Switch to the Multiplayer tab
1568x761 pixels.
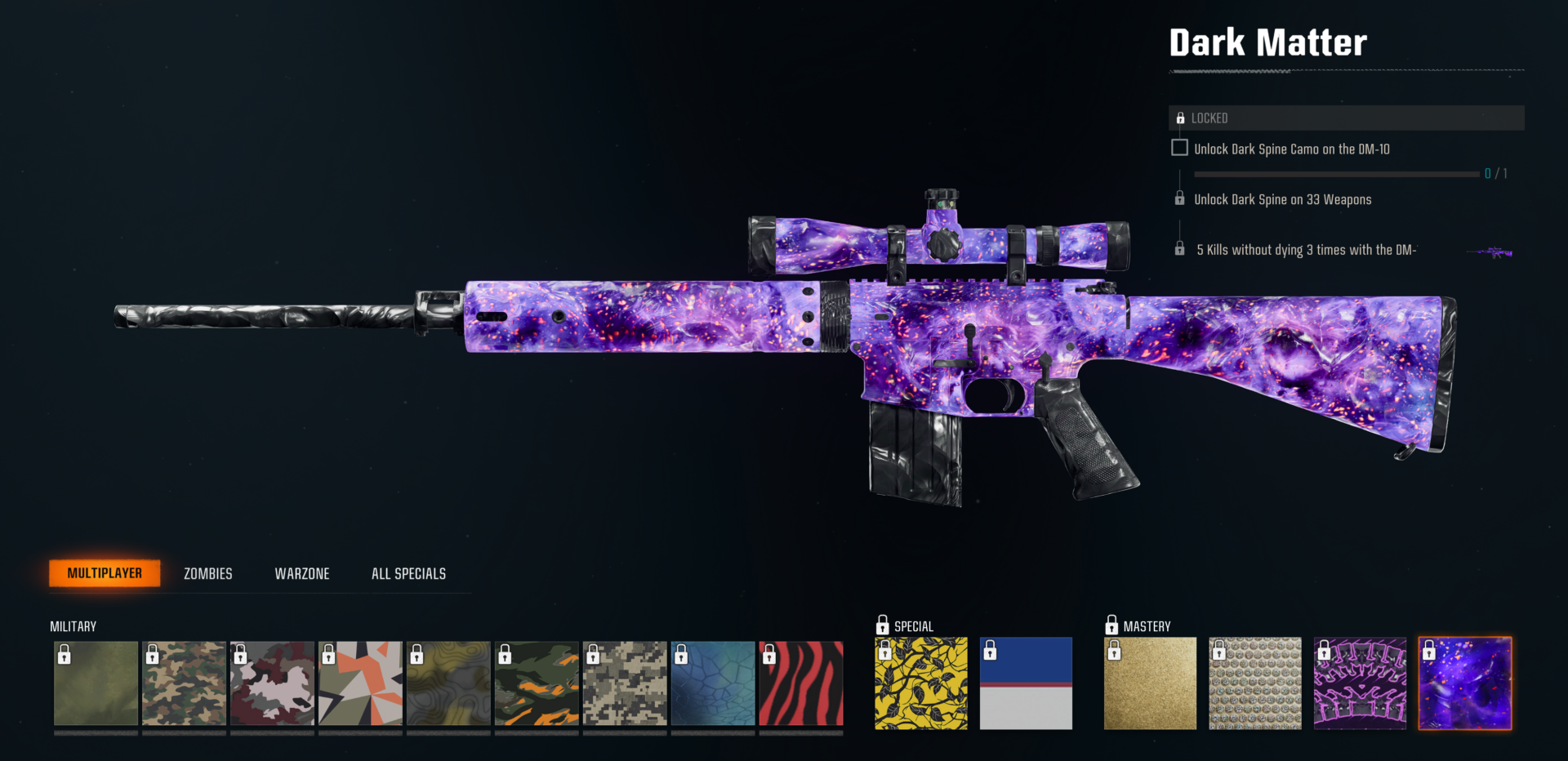tap(105, 573)
